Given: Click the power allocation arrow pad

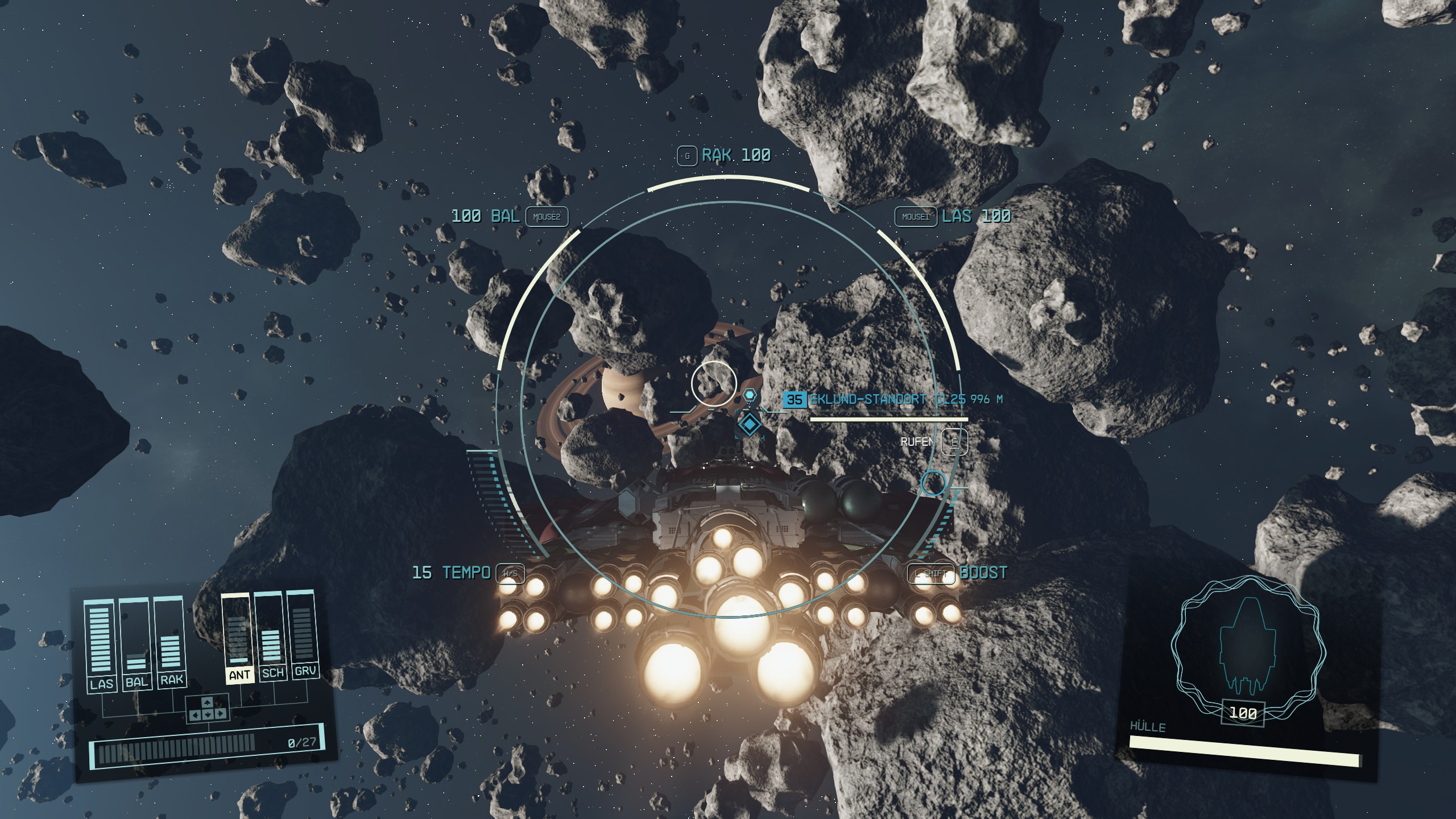Looking at the screenshot, I should (208, 709).
